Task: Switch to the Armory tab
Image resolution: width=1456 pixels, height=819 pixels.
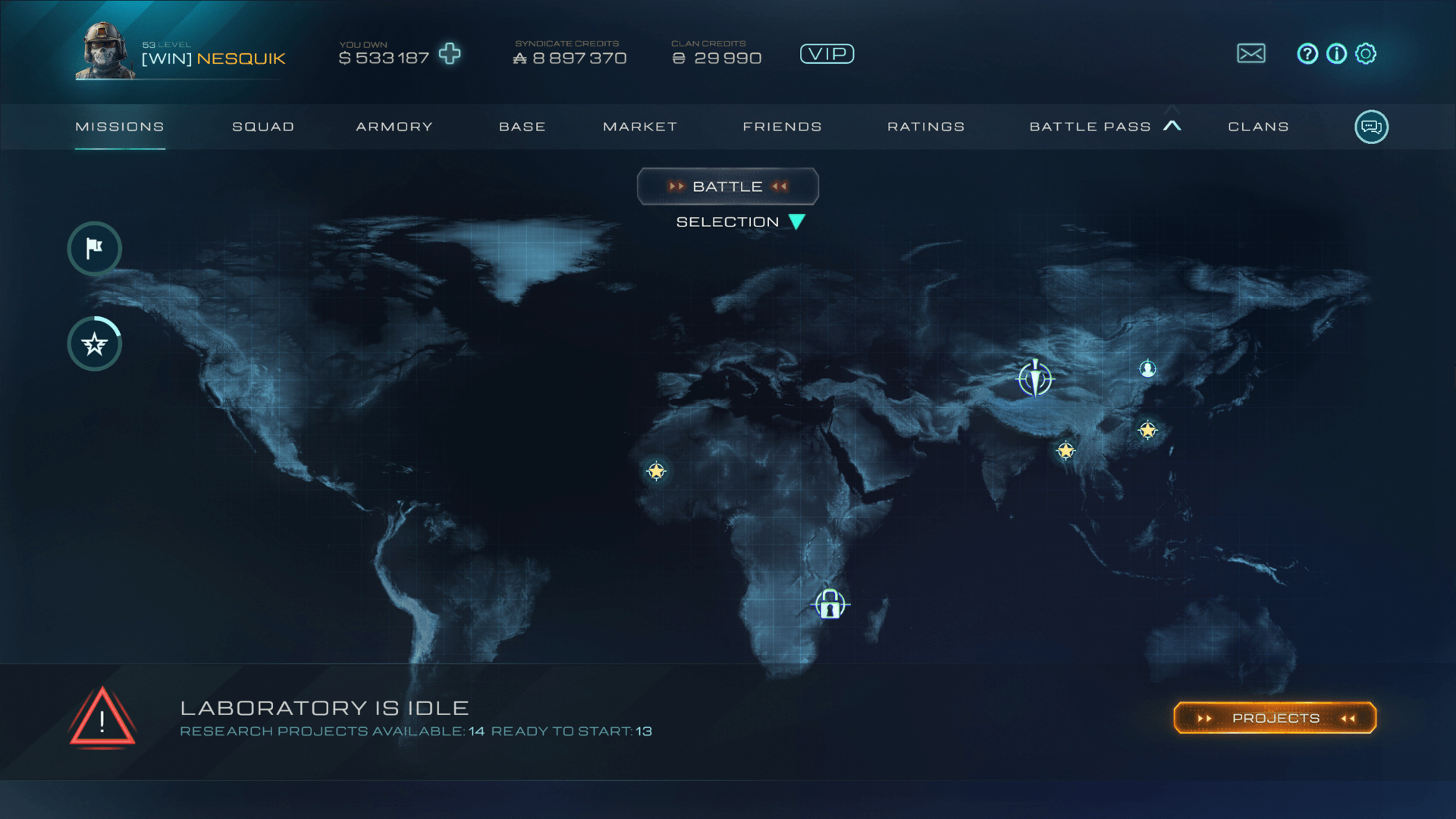Action: coord(394,127)
